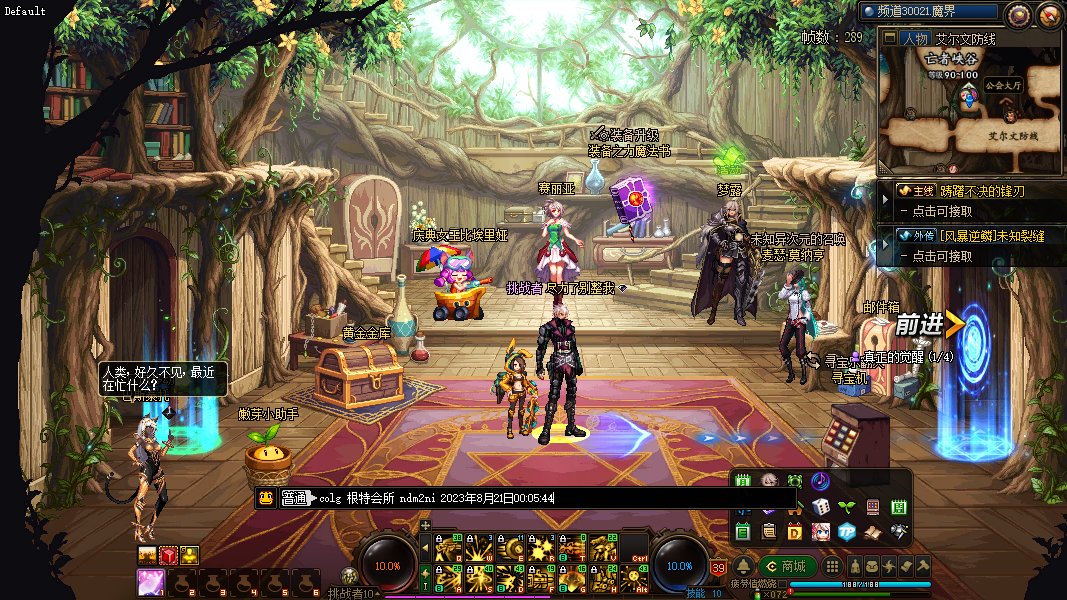Open the pink-haired girl portrait icon

point(821,531)
